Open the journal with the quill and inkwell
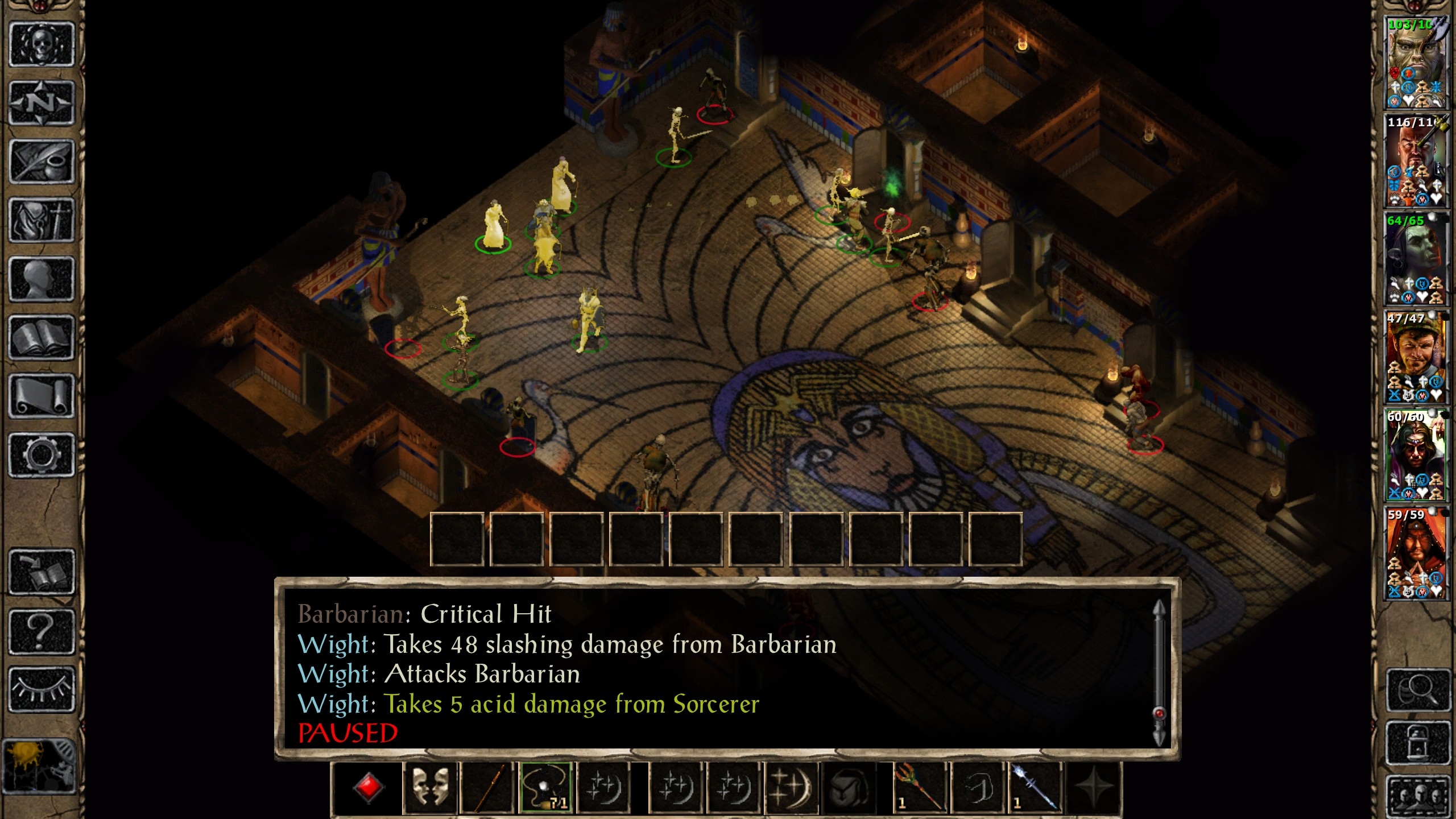1456x819 pixels. coord(42,162)
